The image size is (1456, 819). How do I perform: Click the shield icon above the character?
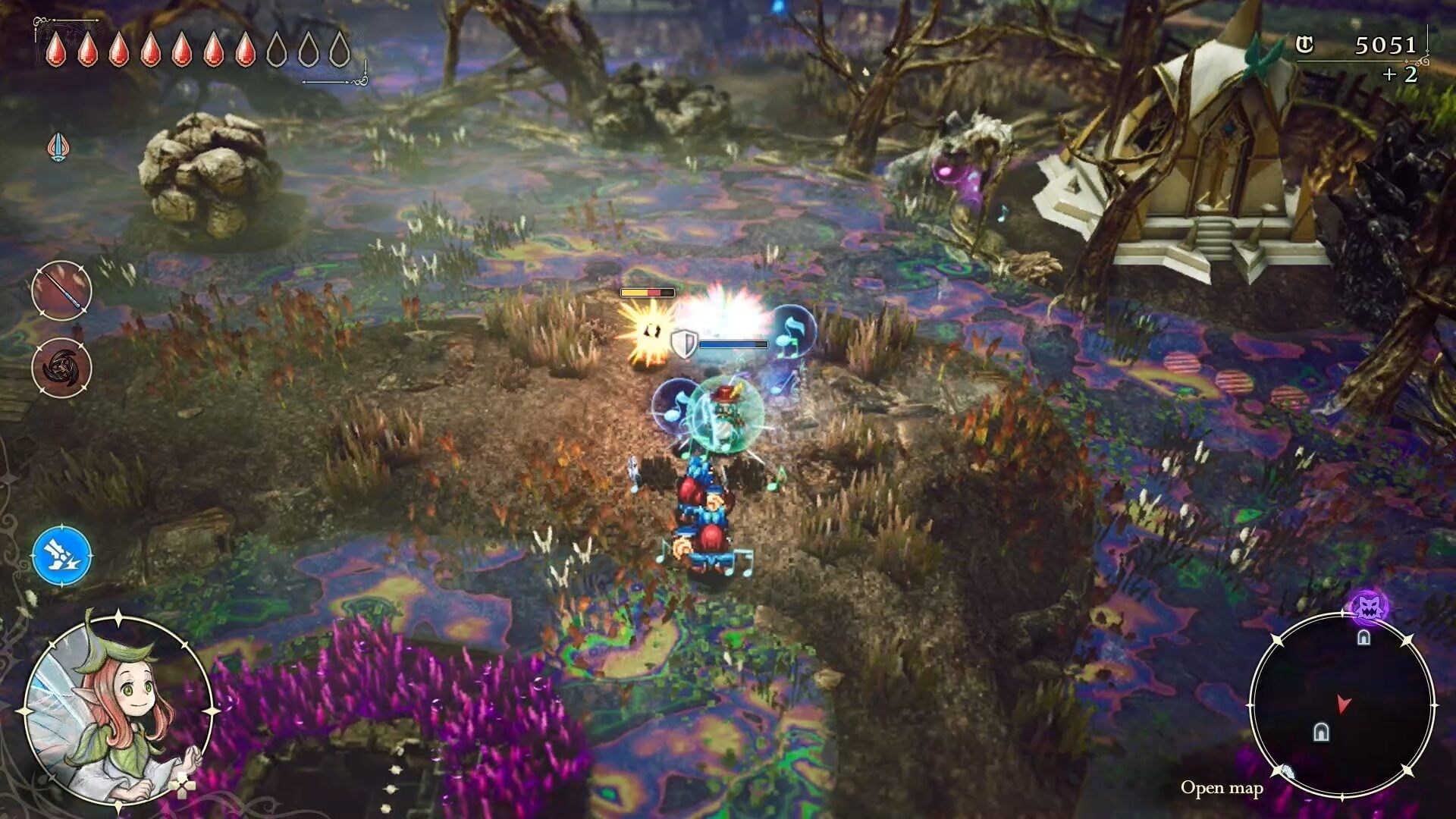(685, 343)
